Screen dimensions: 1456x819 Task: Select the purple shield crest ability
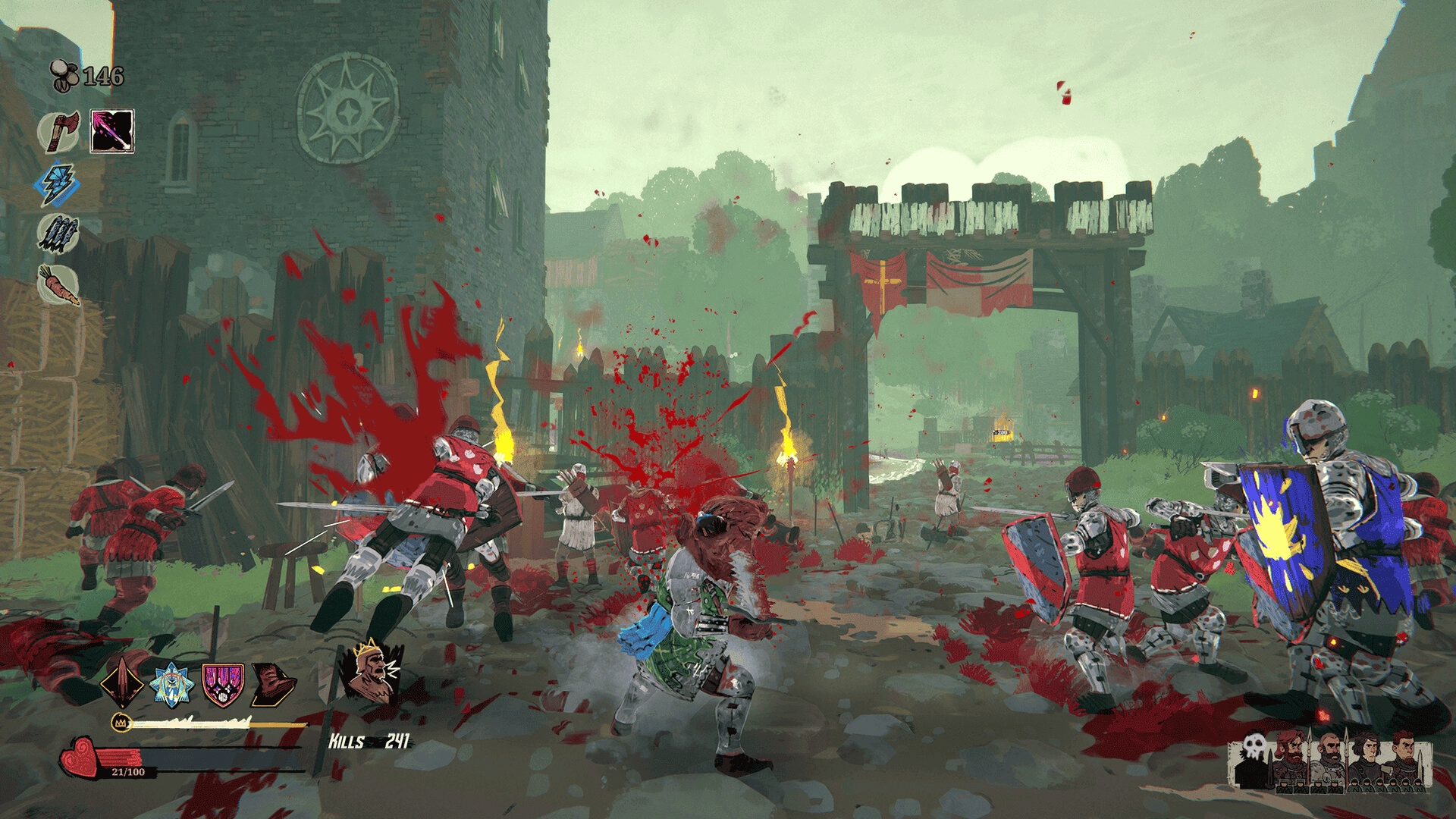pyautogui.click(x=223, y=684)
